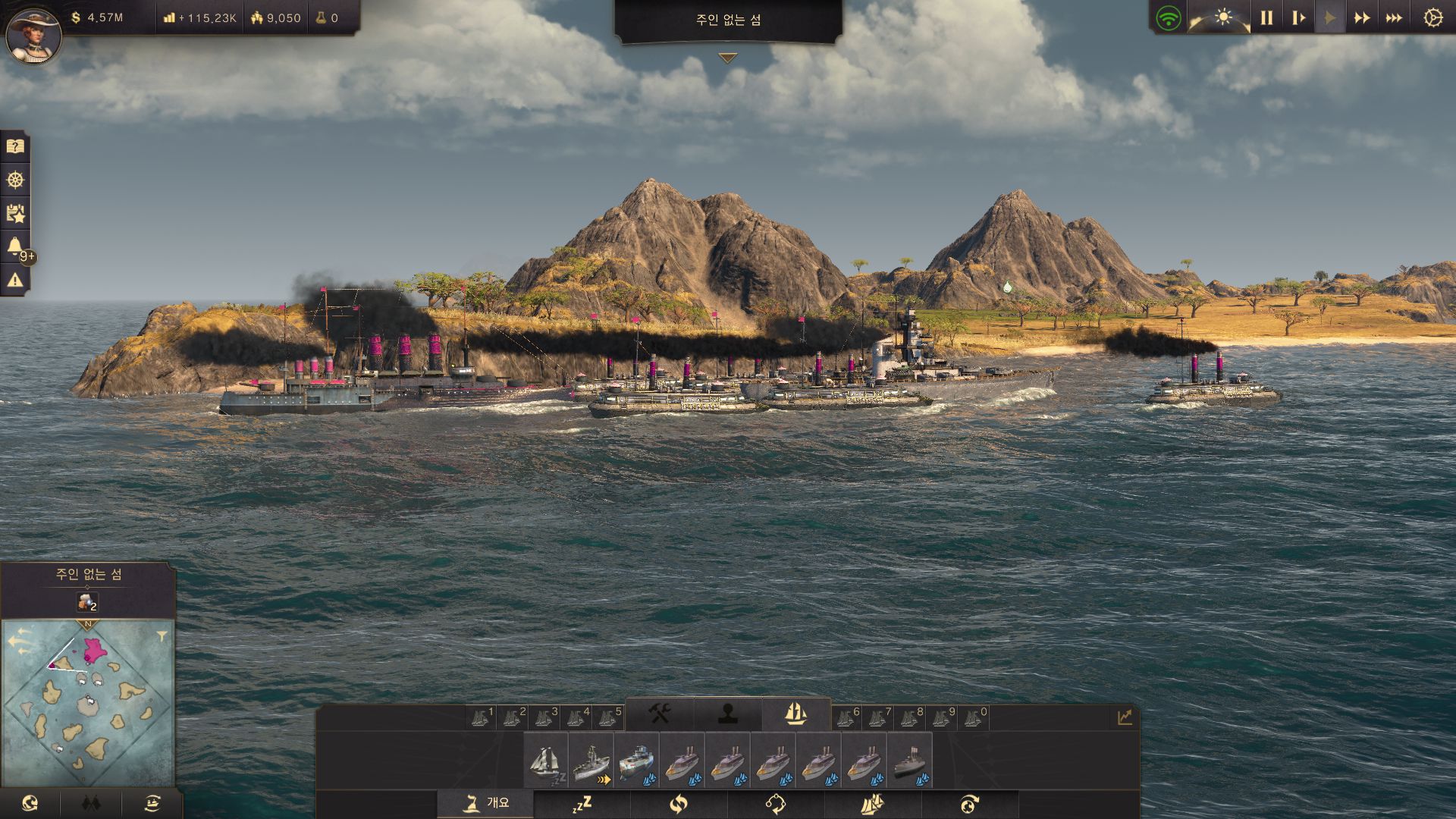
Task: Switch to the 개요 overview tab
Action: coord(486,803)
